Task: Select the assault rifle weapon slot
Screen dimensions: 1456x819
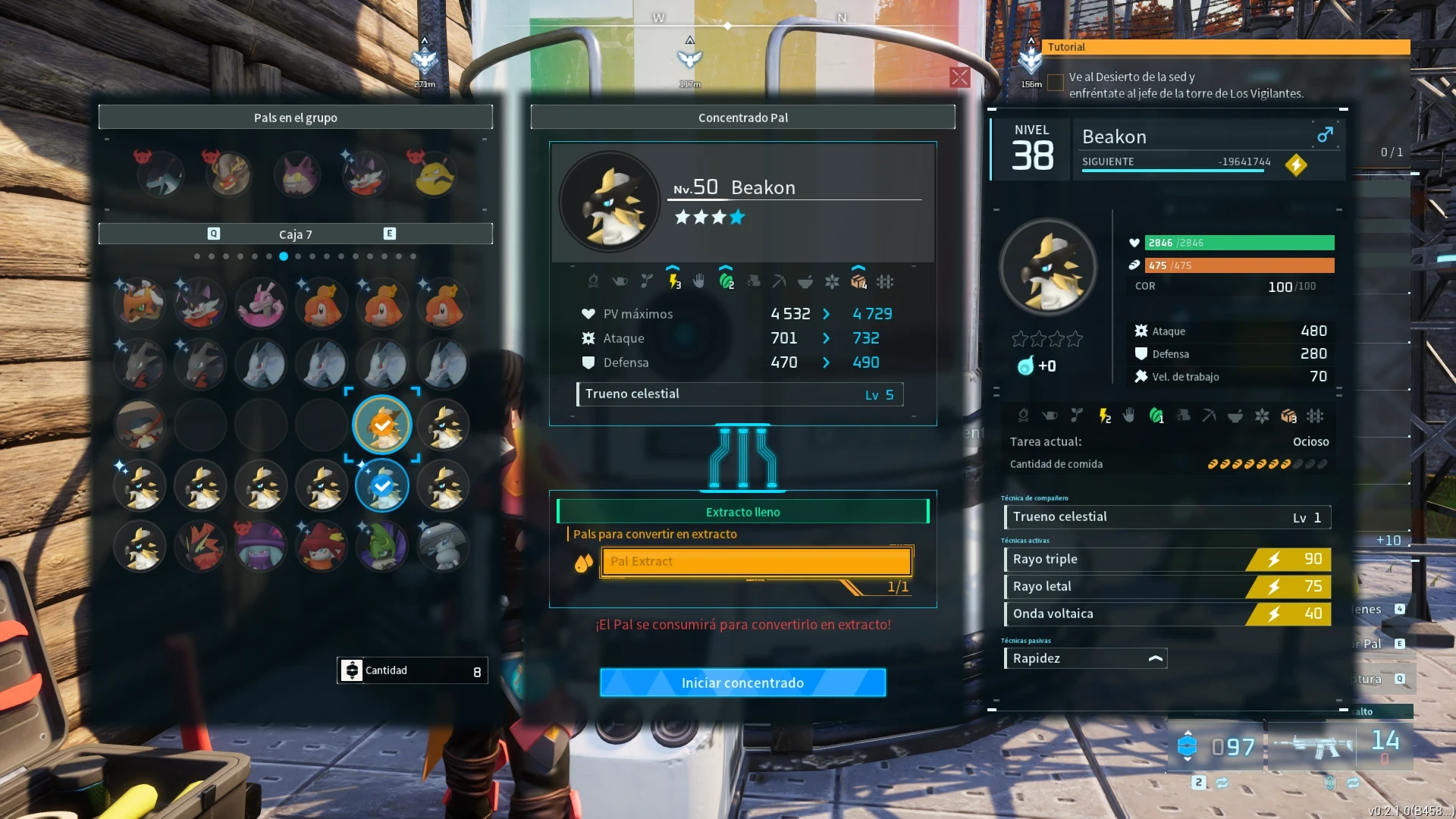Action: click(1314, 746)
